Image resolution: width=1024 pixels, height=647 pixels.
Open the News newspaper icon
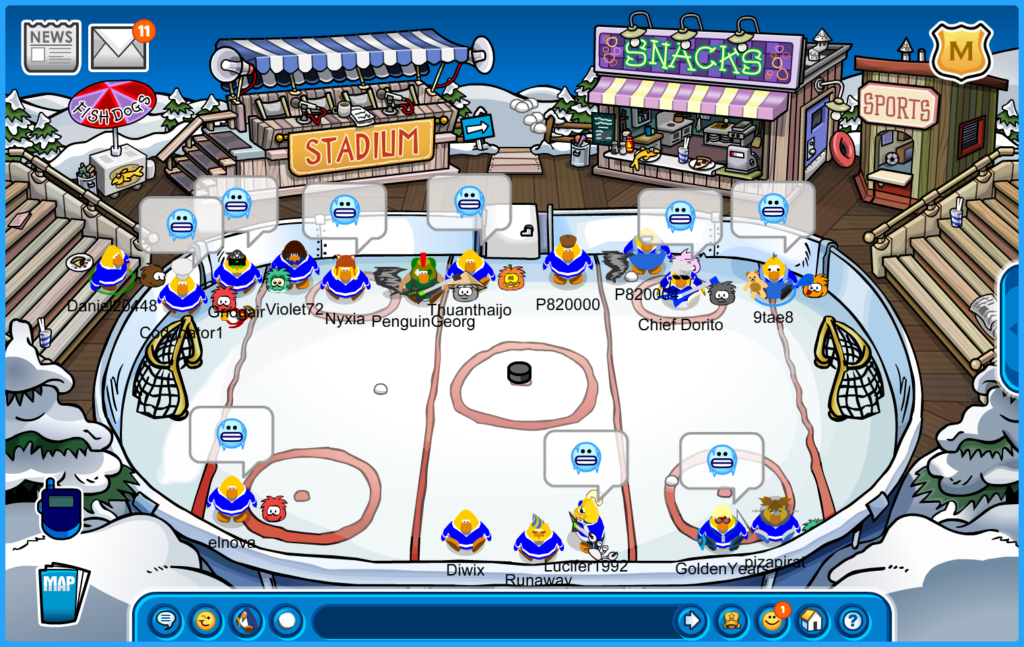click(x=51, y=46)
